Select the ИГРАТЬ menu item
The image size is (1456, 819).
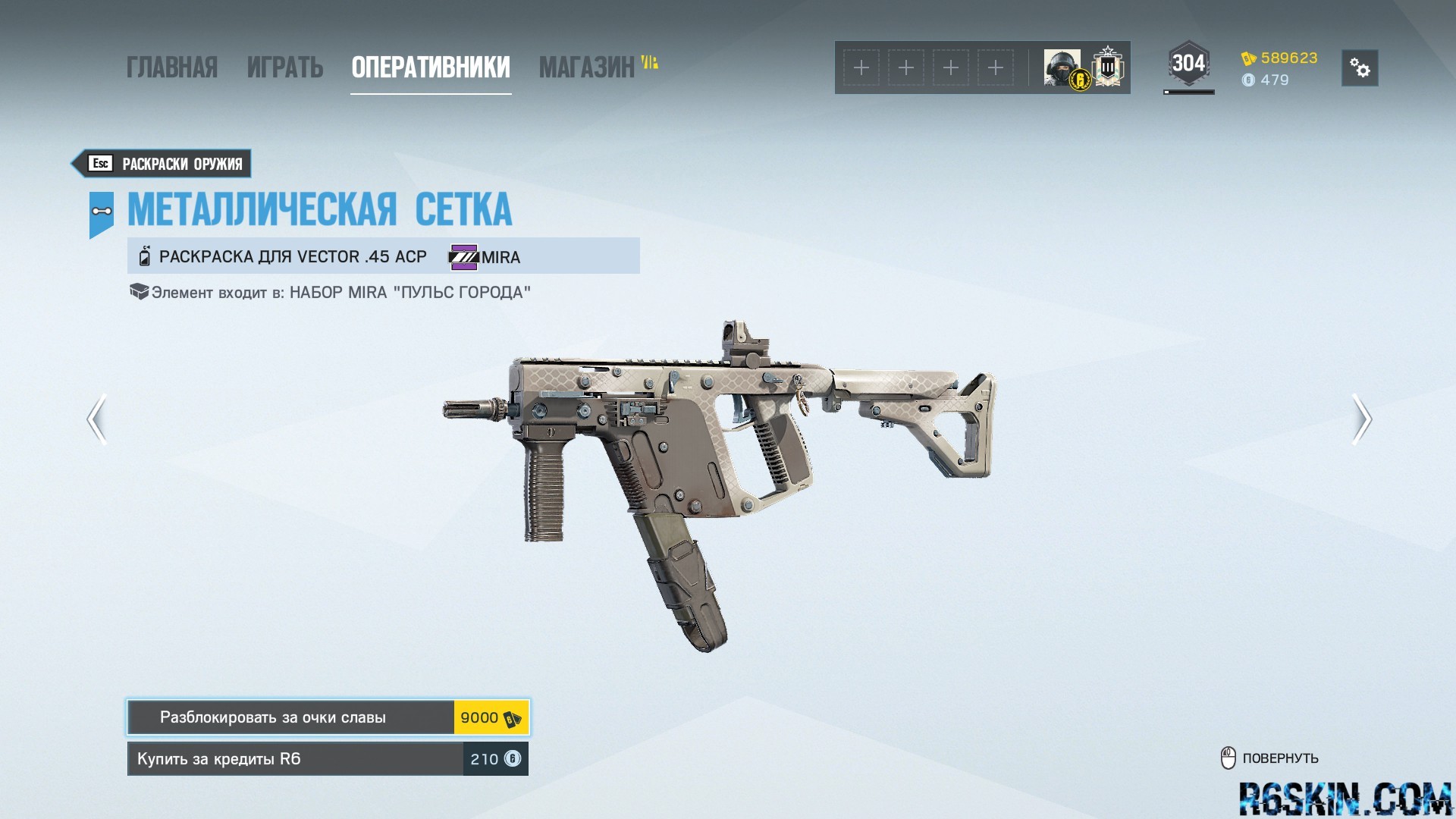pos(284,67)
